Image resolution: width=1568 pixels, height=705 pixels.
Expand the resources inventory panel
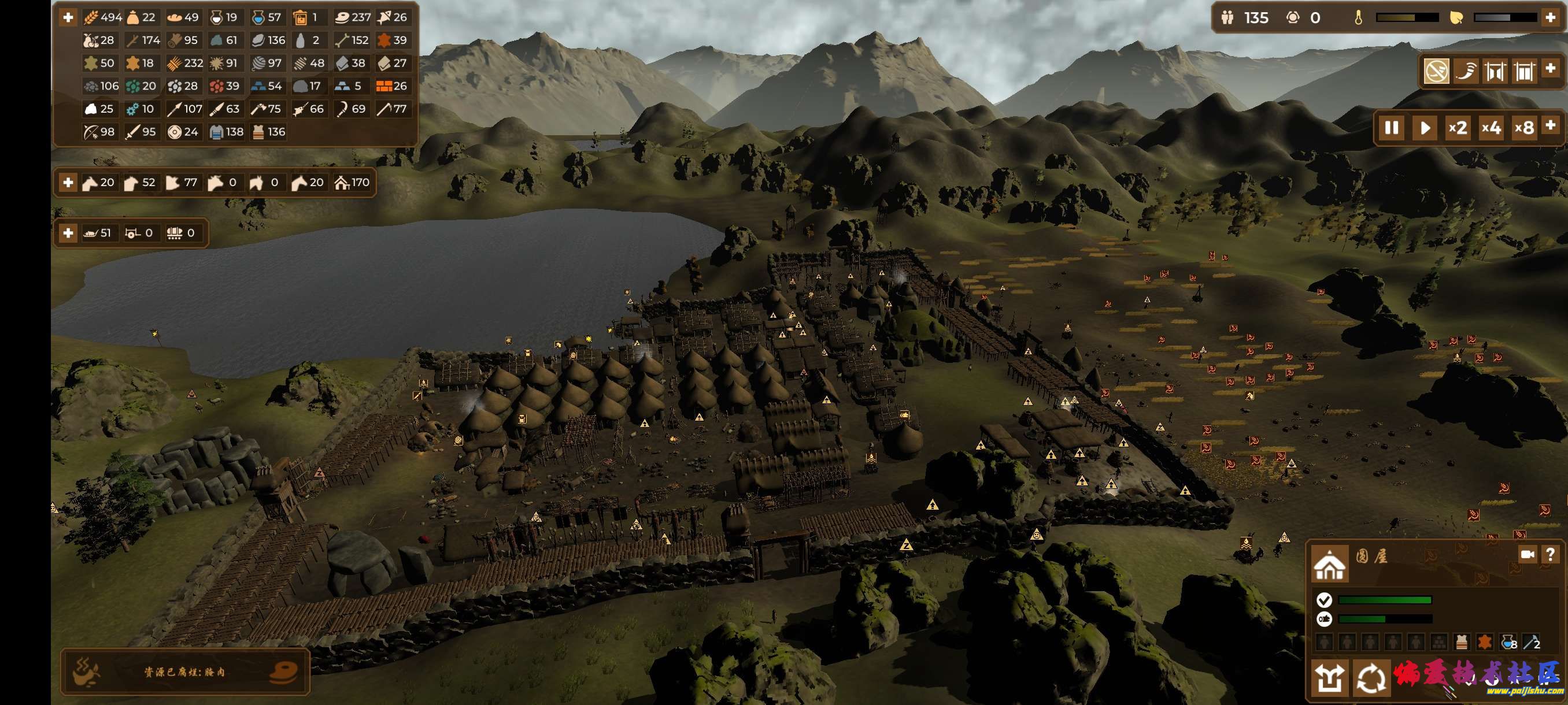click(x=68, y=18)
